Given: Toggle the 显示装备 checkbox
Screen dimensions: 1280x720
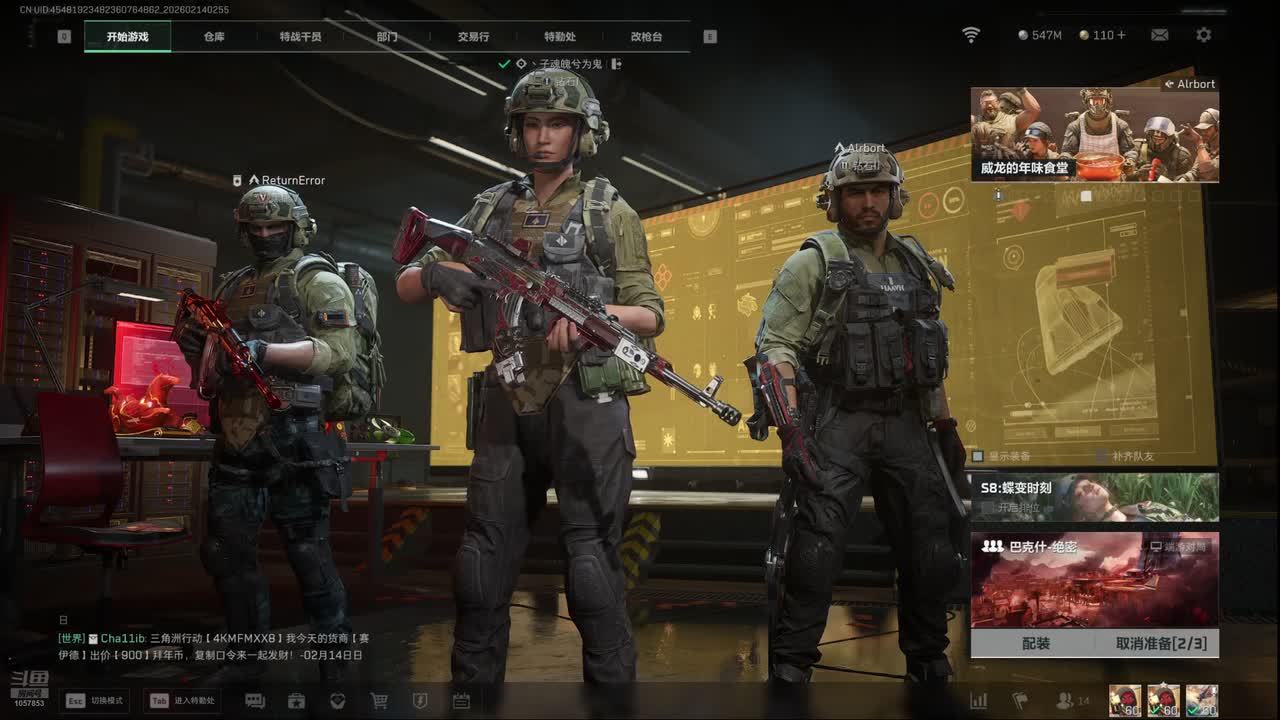Looking at the screenshot, I should tap(979, 456).
